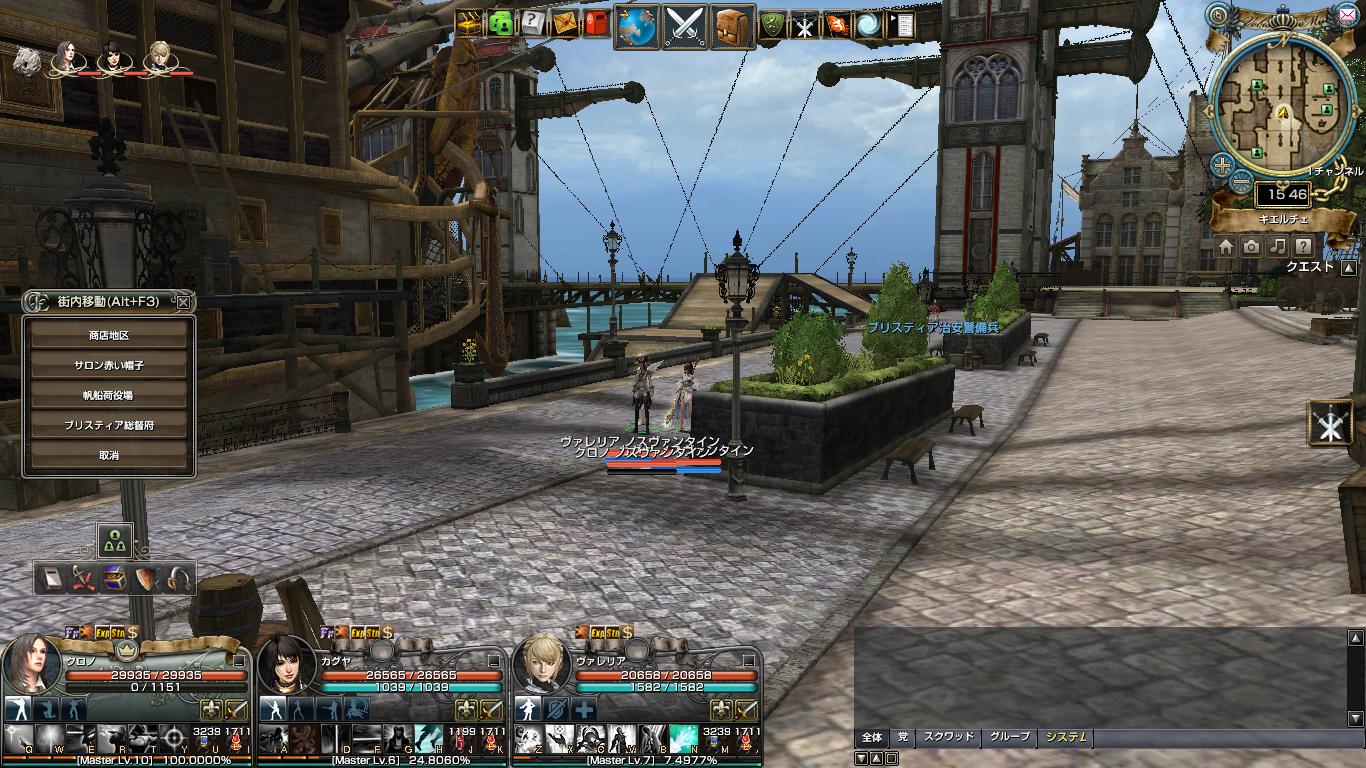Click the red mailbox icon
The width and height of the screenshot is (1366, 768).
point(597,23)
